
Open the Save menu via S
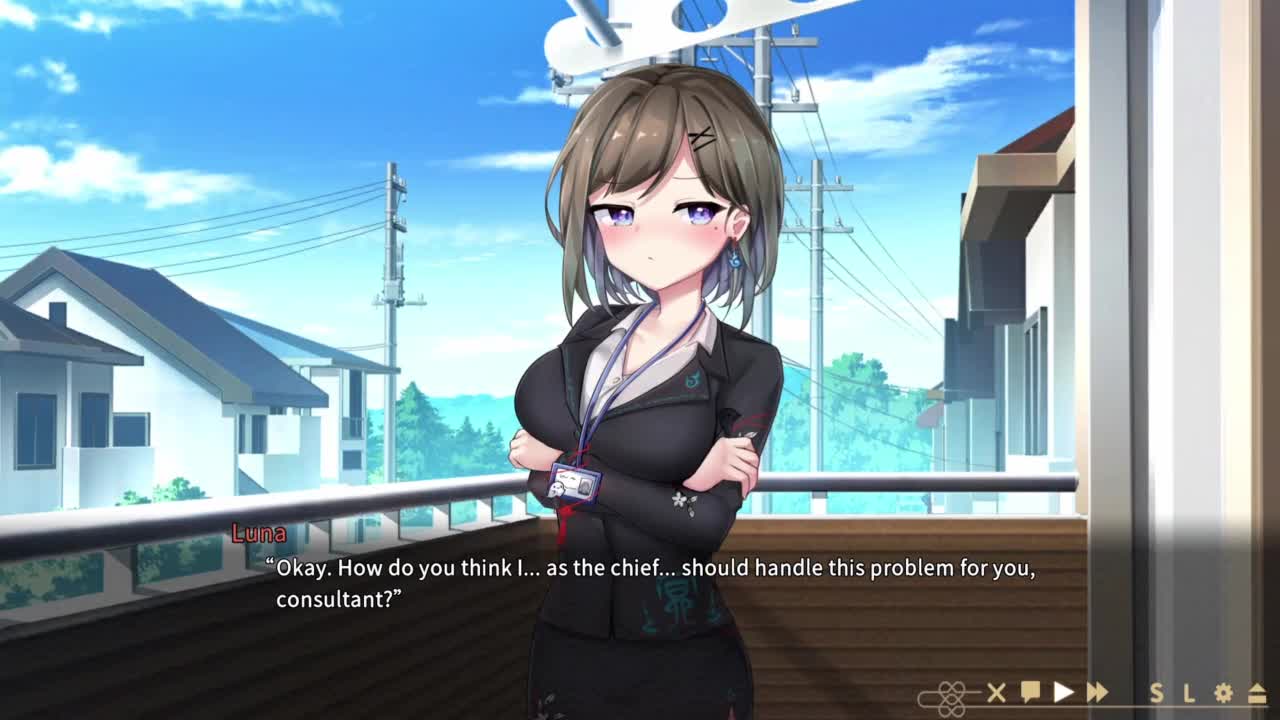point(1157,693)
